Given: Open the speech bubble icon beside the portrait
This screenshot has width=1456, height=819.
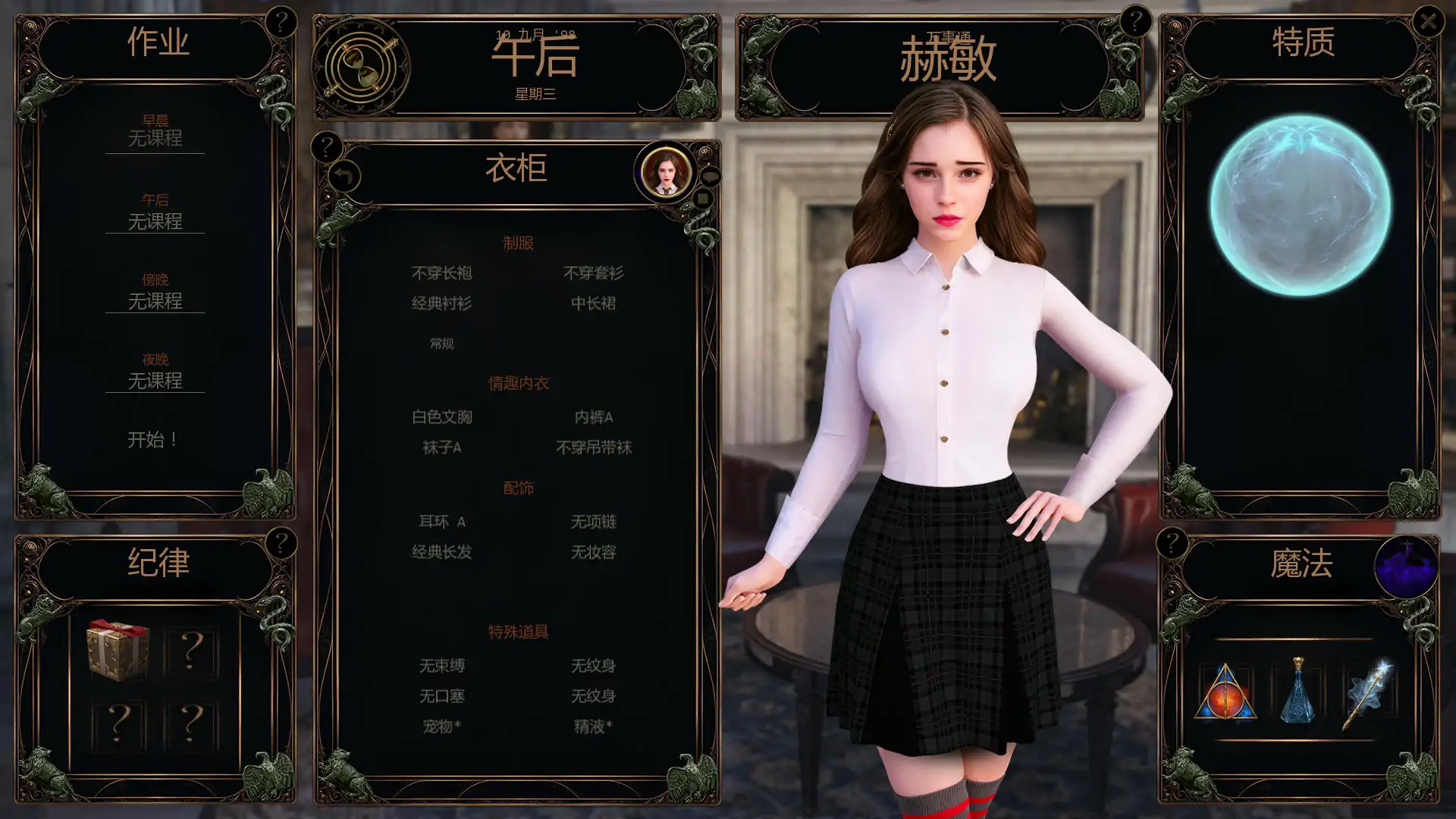Looking at the screenshot, I should tap(711, 174).
